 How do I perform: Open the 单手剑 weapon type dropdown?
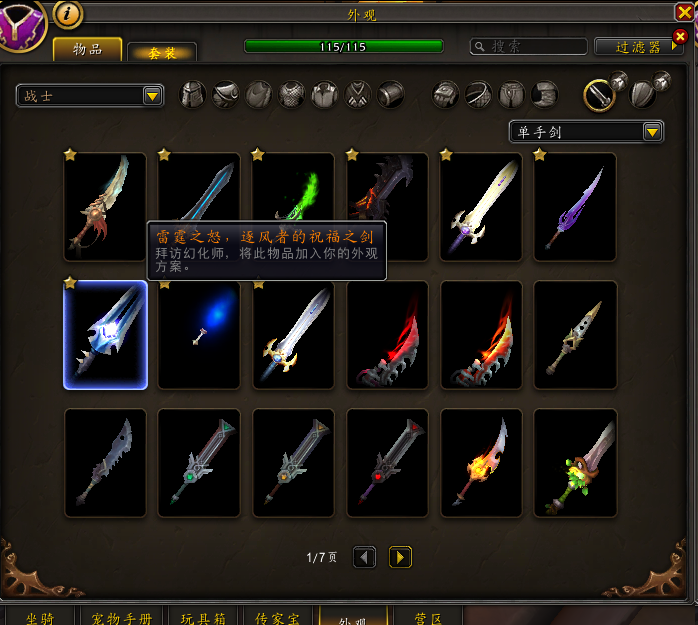point(586,132)
